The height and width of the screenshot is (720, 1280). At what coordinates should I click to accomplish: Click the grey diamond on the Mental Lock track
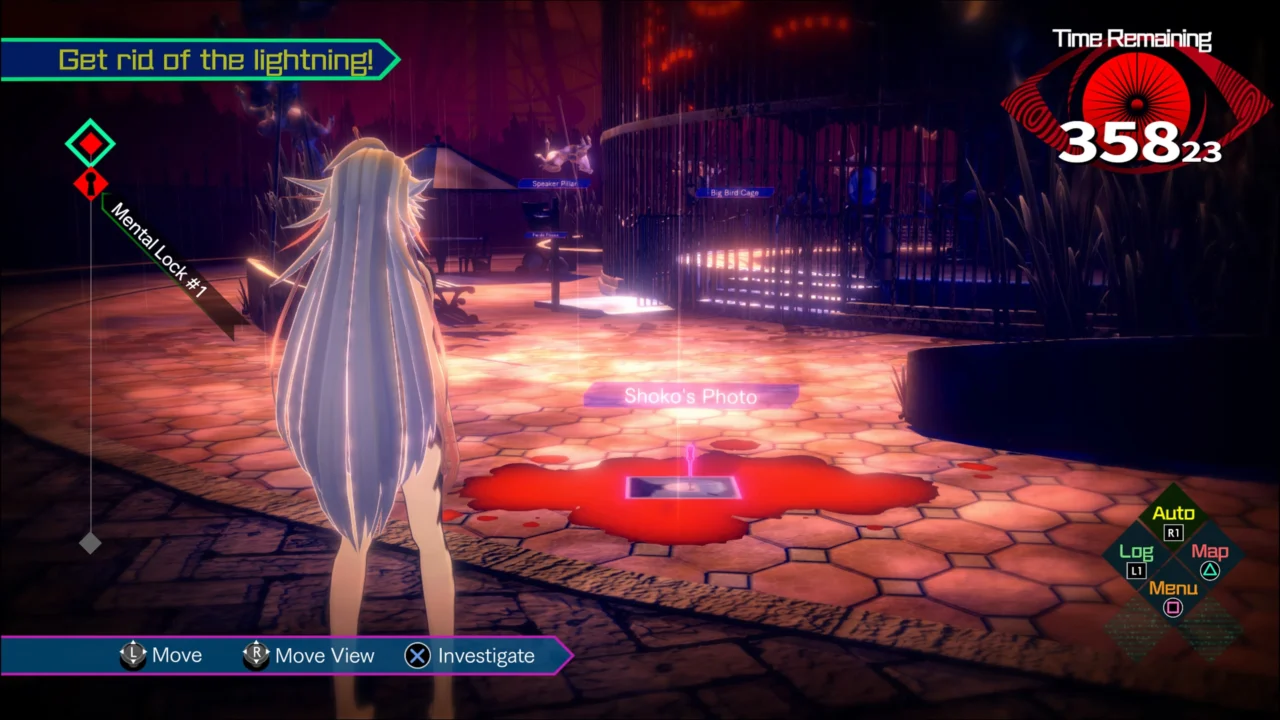(x=90, y=543)
